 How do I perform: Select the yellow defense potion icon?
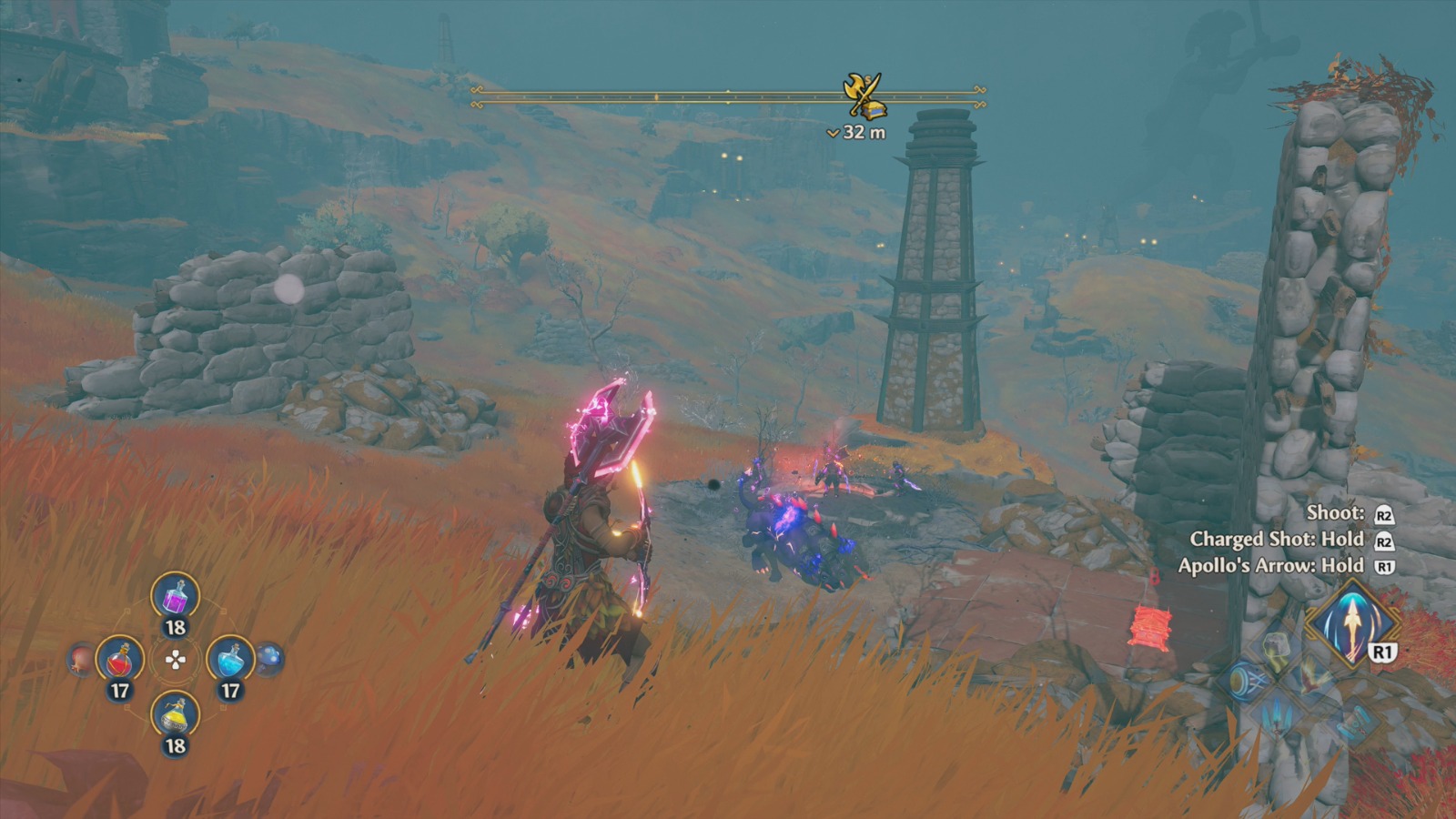point(174,715)
